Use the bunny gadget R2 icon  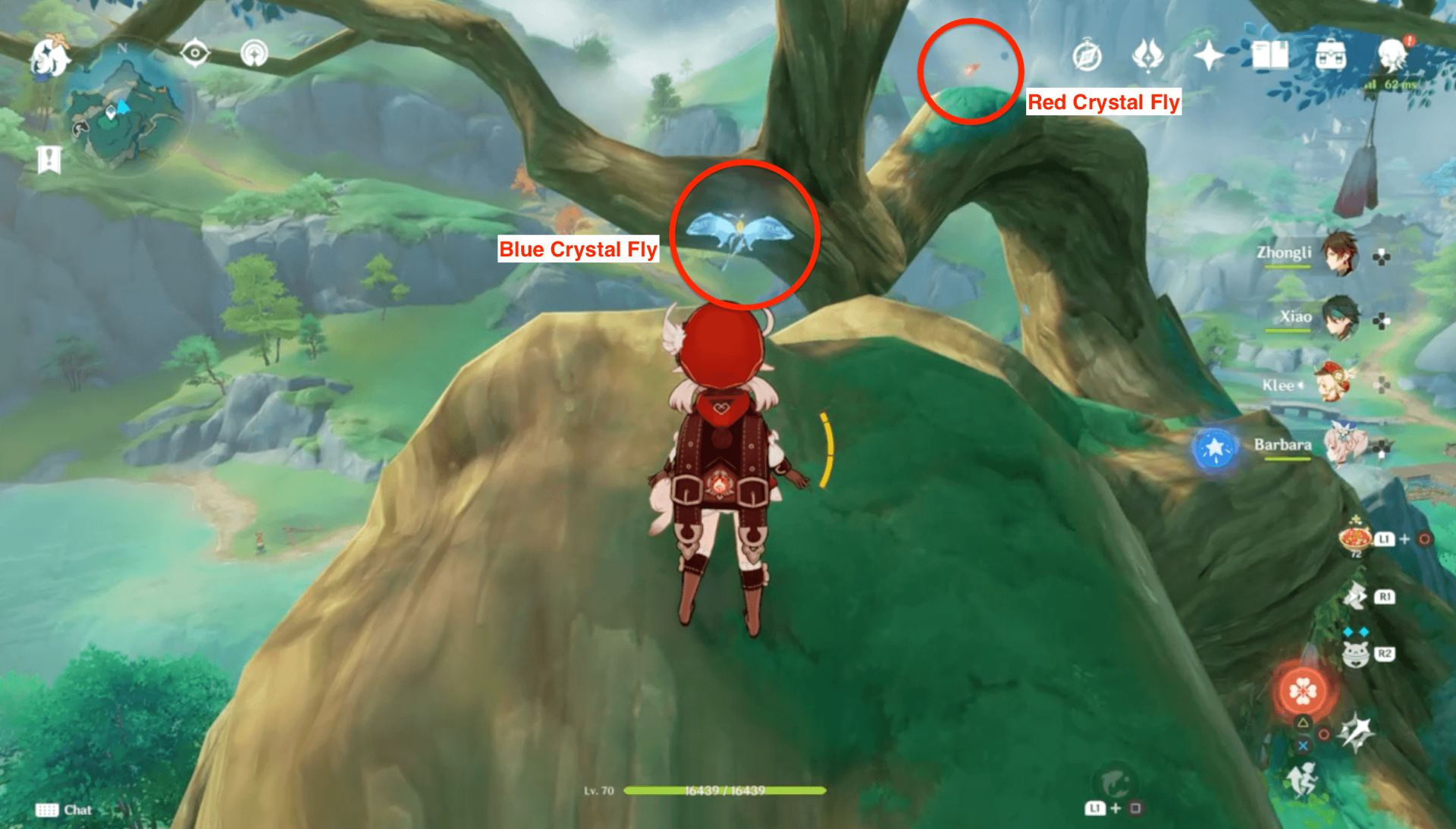coord(1356,652)
